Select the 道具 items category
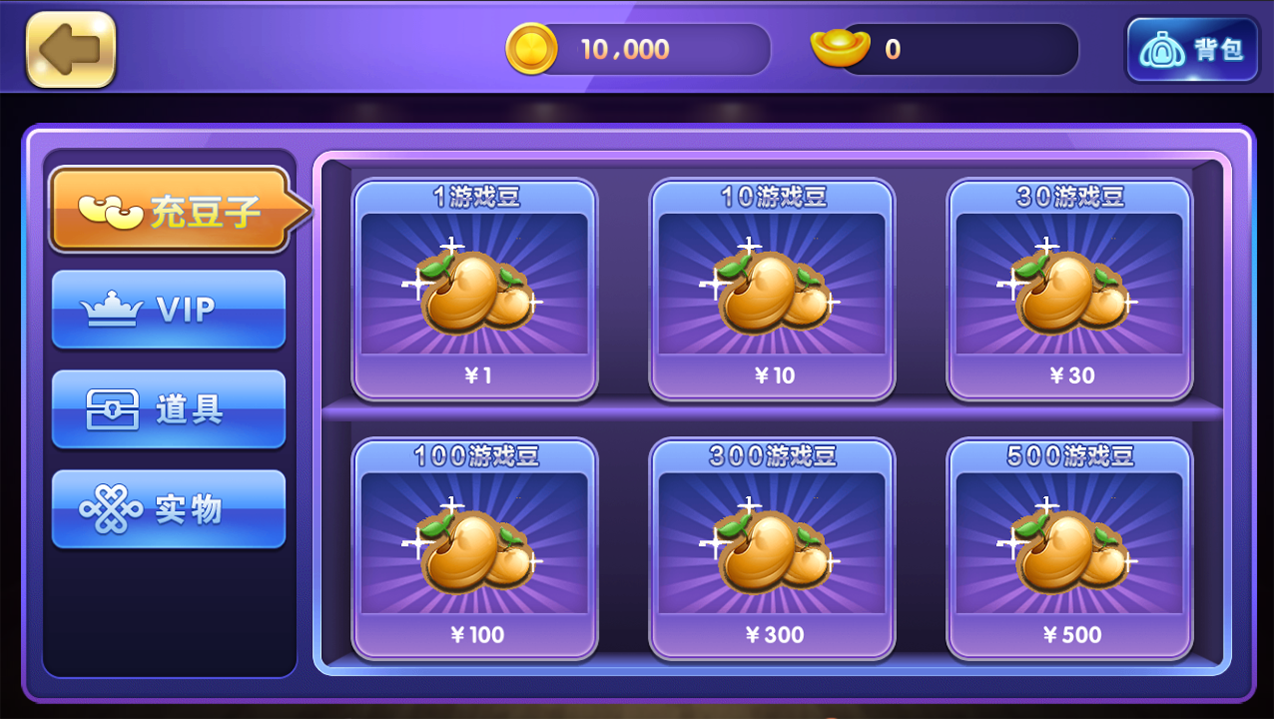The image size is (1274, 719). click(168, 410)
